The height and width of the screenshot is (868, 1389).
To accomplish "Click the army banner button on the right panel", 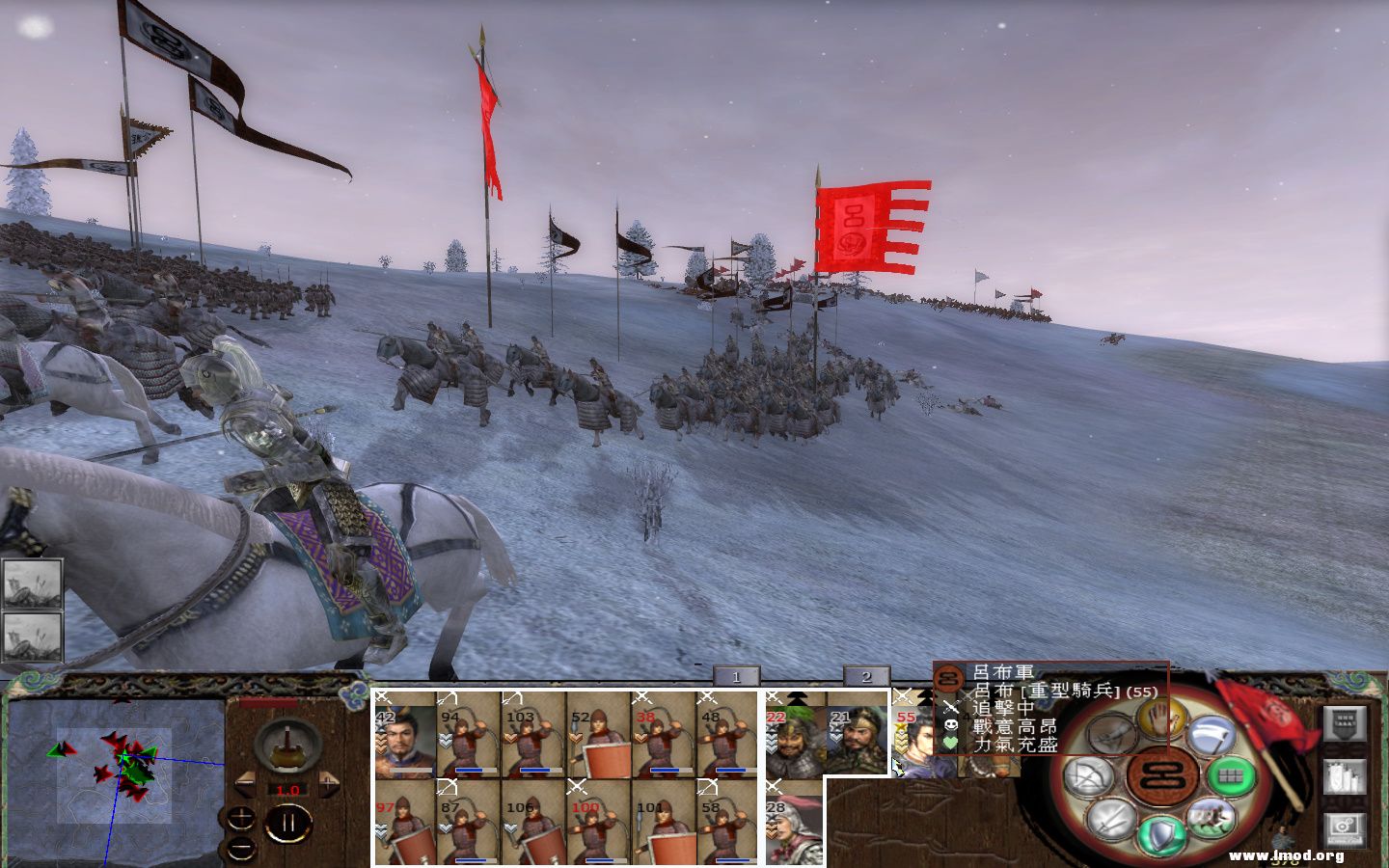I will coord(1346,725).
